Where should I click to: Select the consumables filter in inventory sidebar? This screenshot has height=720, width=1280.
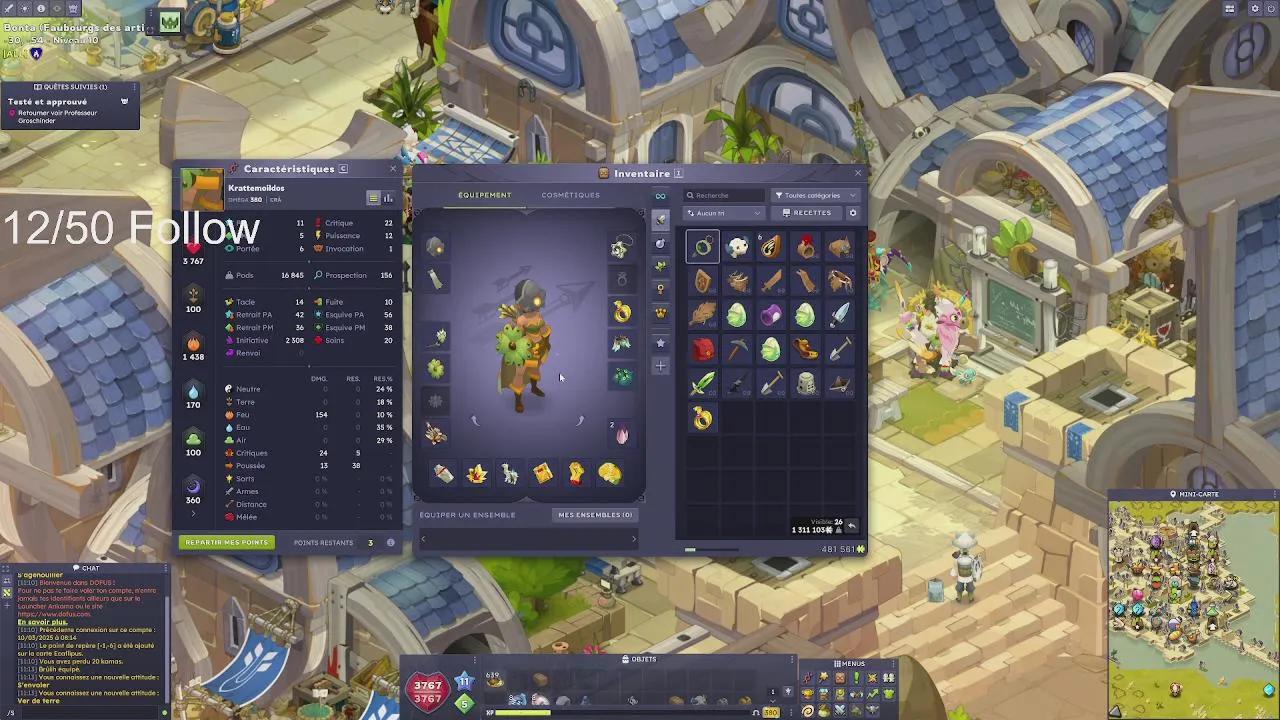tap(660, 243)
